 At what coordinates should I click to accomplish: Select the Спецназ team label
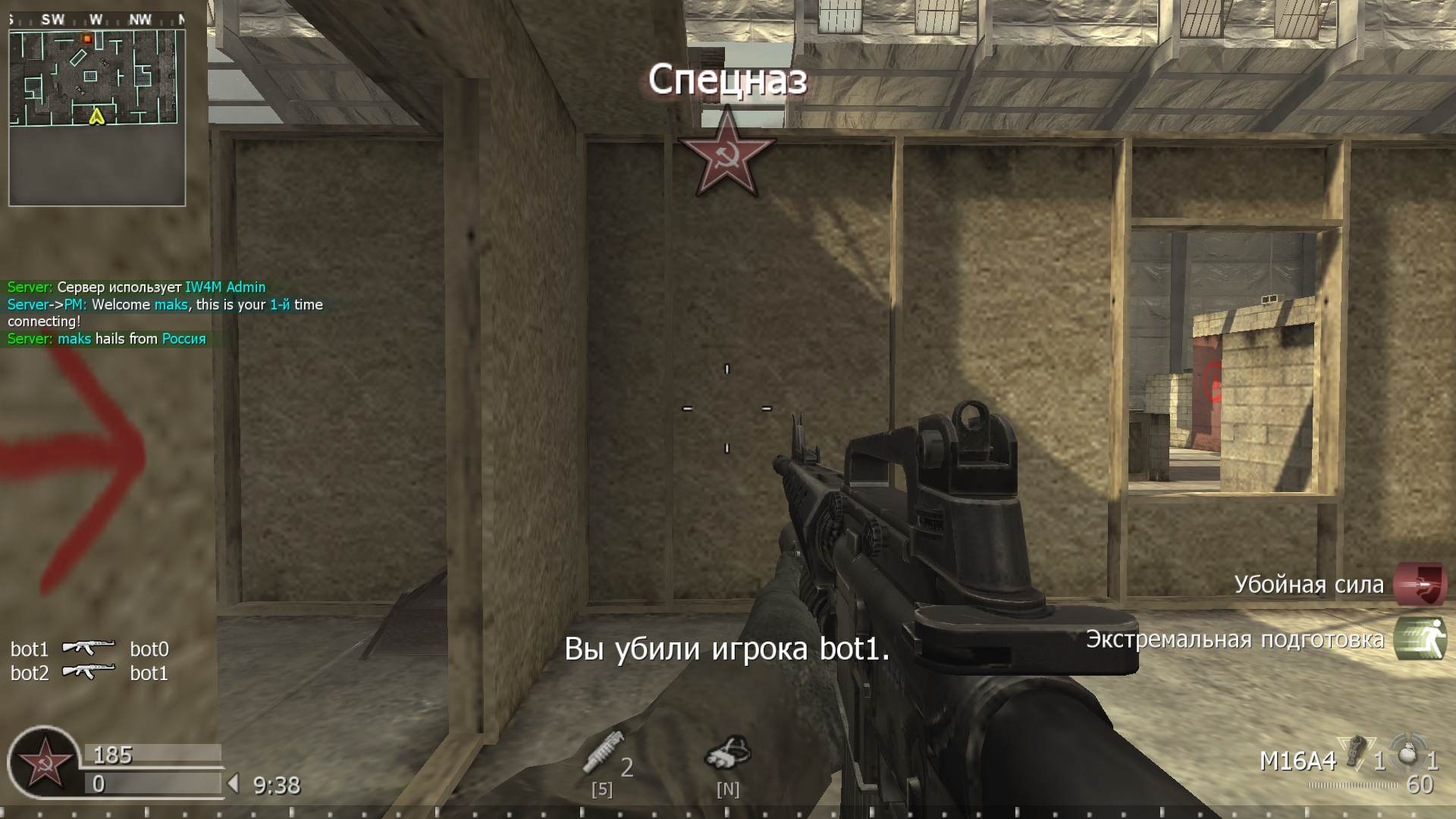point(727,80)
